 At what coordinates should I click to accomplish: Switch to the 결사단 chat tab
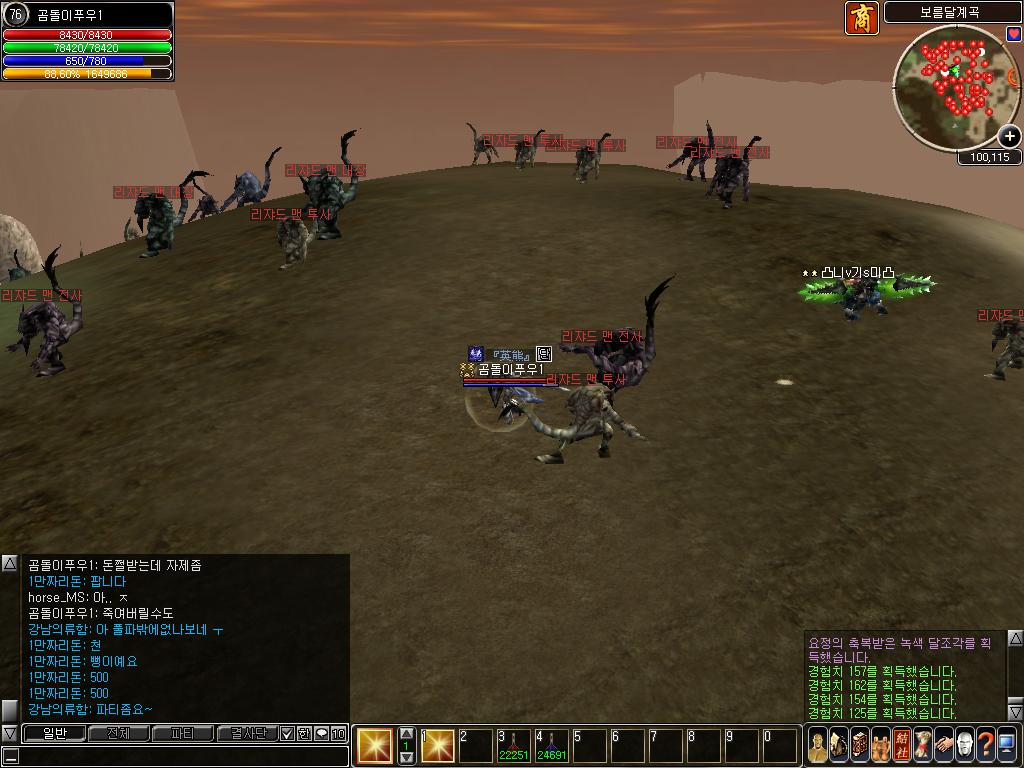point(246,734)
